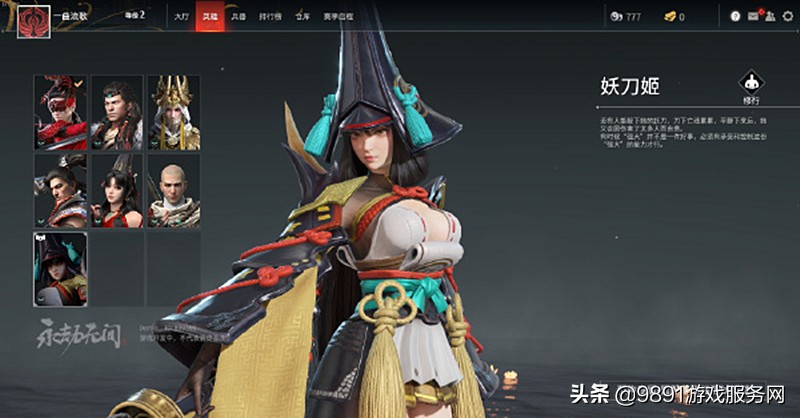This screenshot has height=418, width=800.
Task: Check the mail envelope icon
Action: pyautogui.click(x=752, y=17)
